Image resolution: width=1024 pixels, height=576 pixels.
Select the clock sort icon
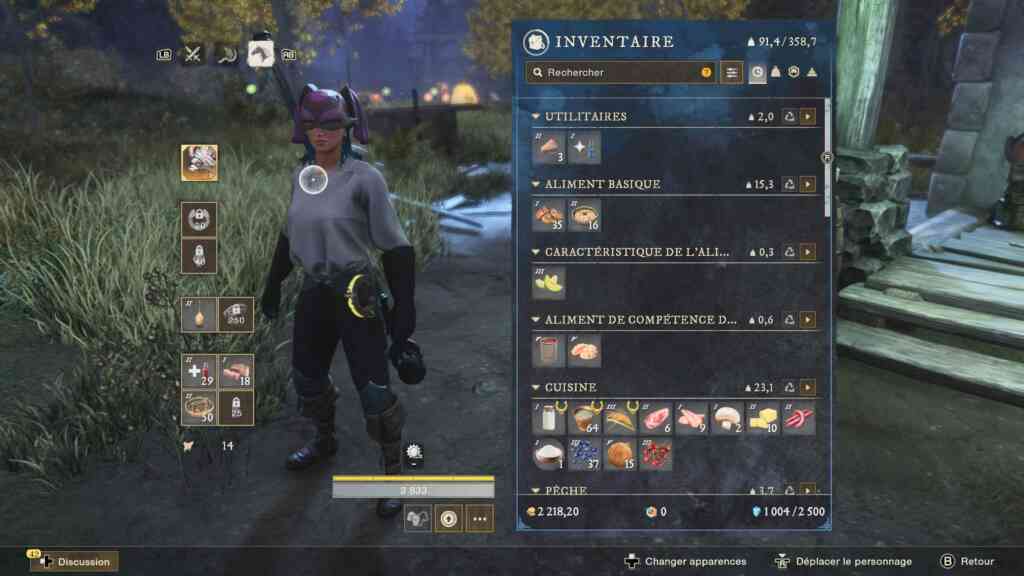pos(757,73)
